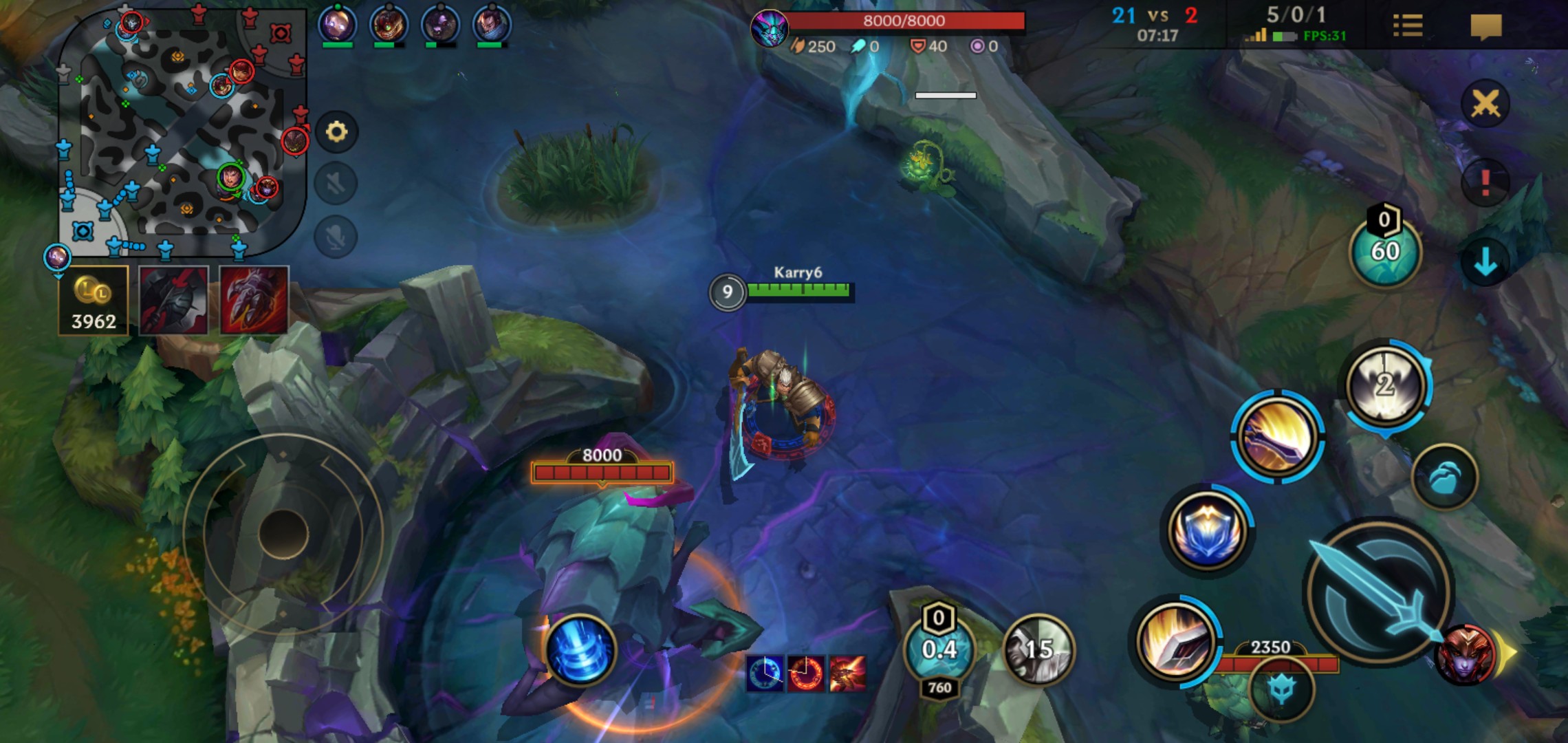Open the minimap
This screenshot has width=1568, height=743.
182,131
